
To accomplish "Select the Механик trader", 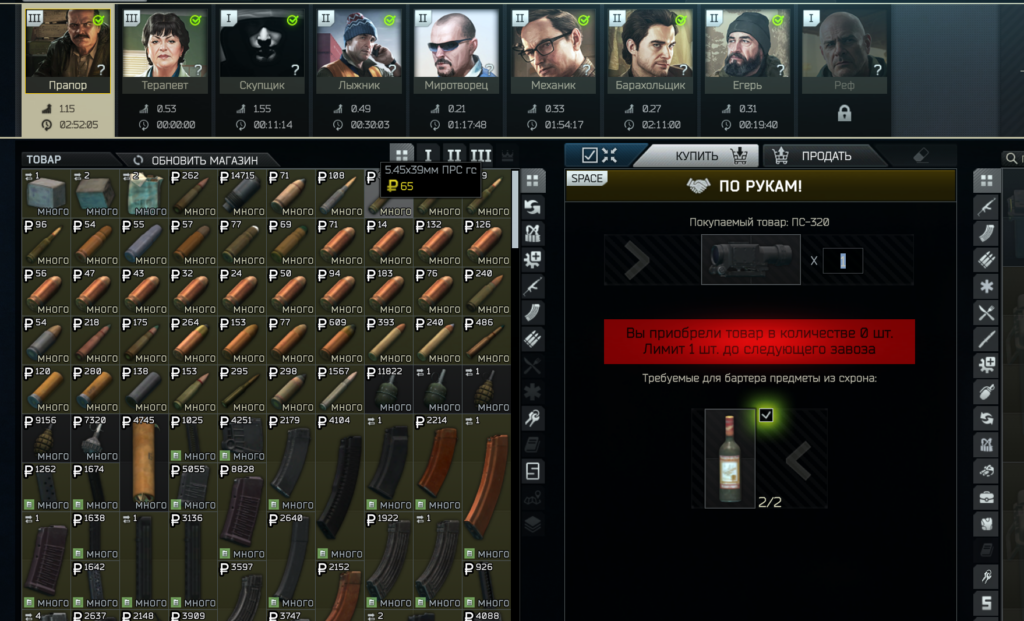I will (554, 47).
